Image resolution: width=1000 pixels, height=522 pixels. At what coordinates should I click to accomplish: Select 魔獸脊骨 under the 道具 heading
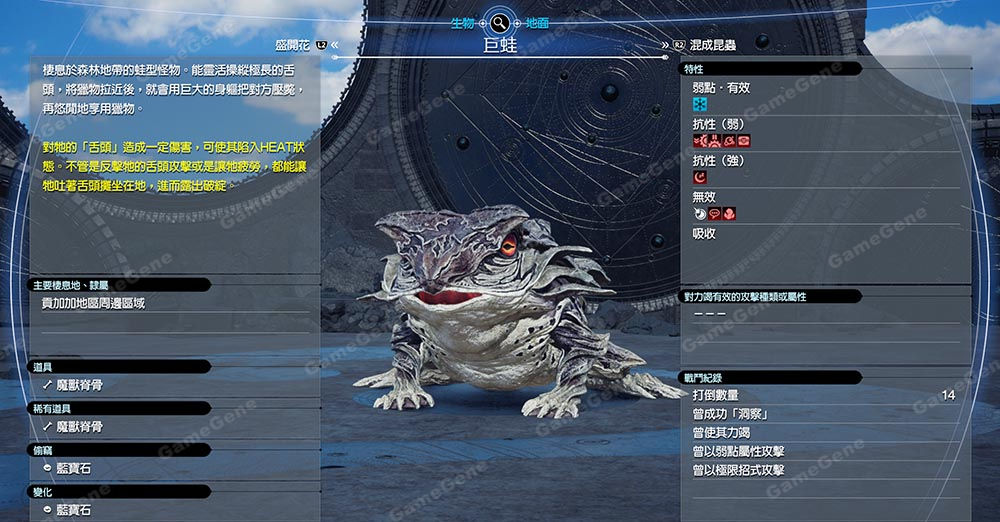(79, 385)
